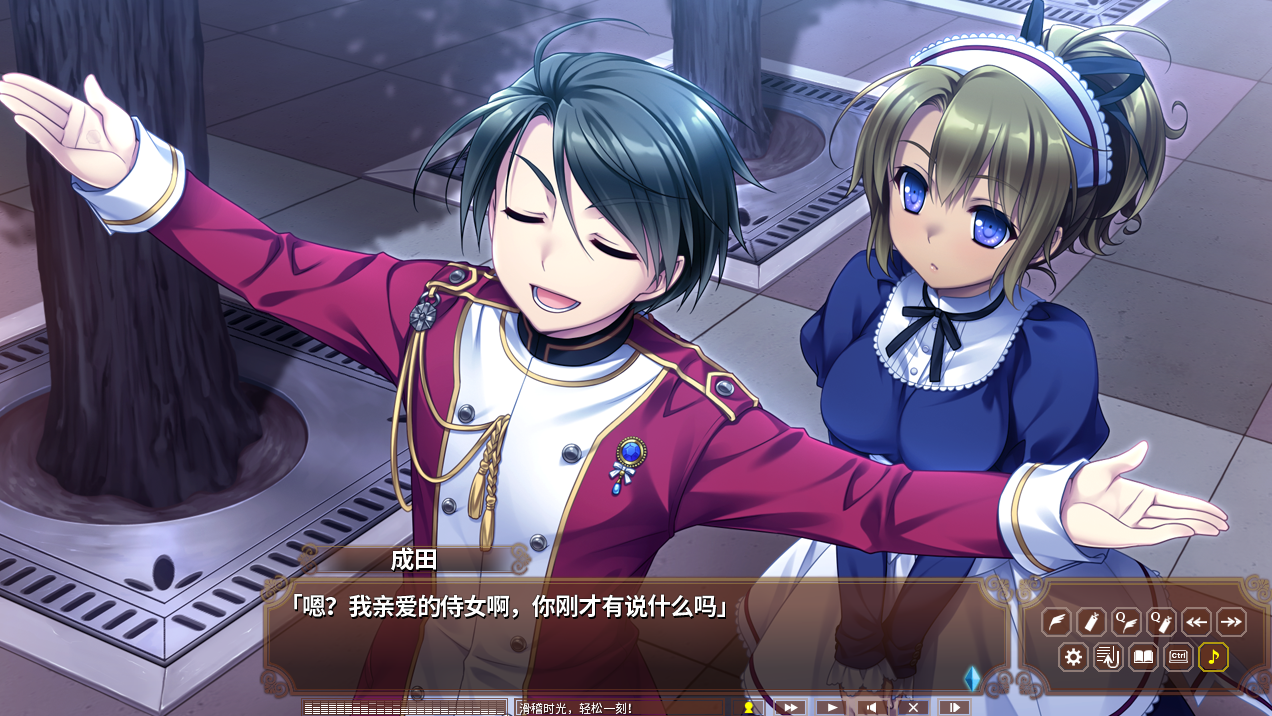Jump back with the double left arrow
The image size is (1272, 716).
pyautogui.click(x=1196, y=622)
